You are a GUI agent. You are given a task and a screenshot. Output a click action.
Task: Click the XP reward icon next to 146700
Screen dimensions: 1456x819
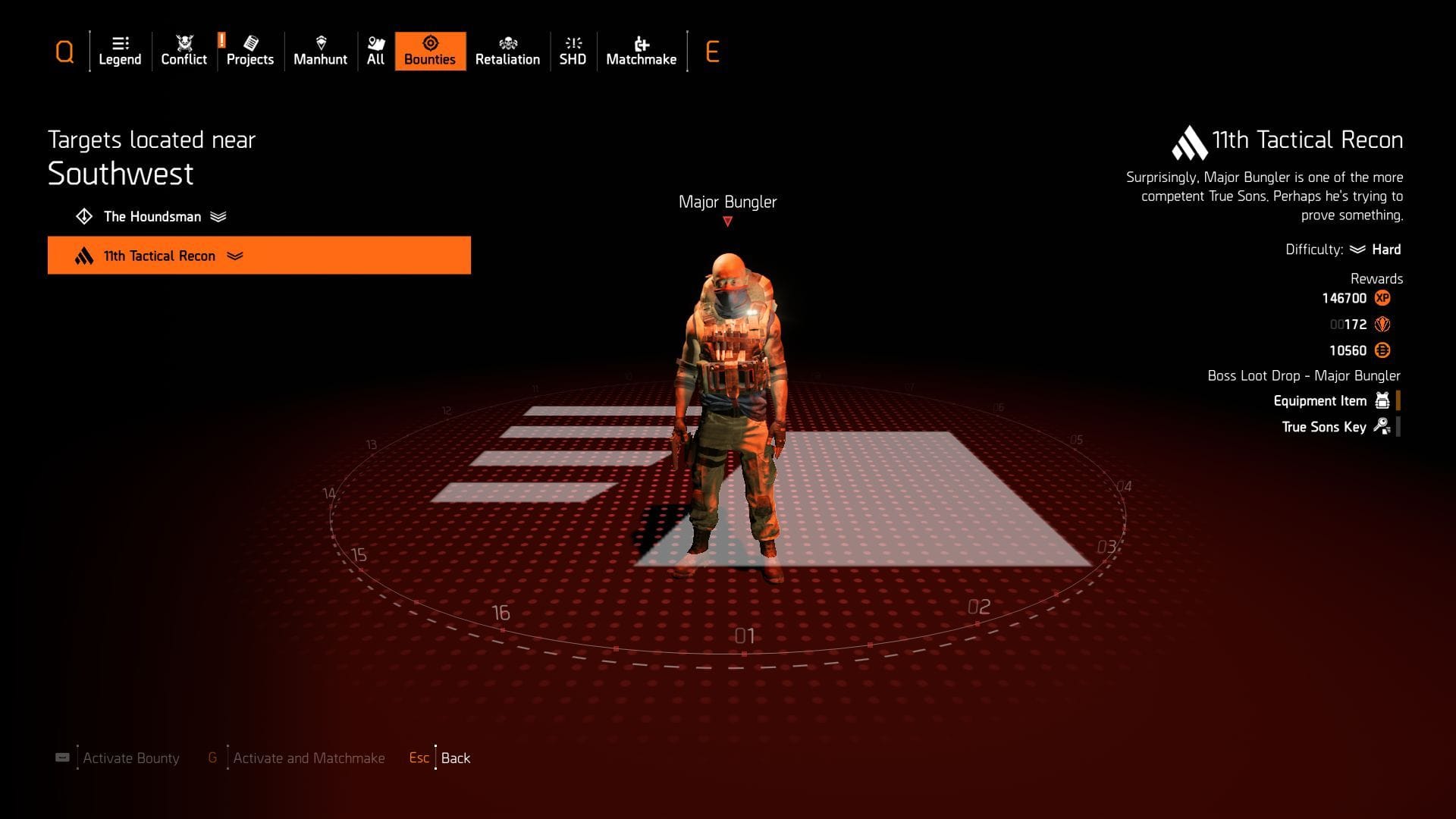[1382, 298]
